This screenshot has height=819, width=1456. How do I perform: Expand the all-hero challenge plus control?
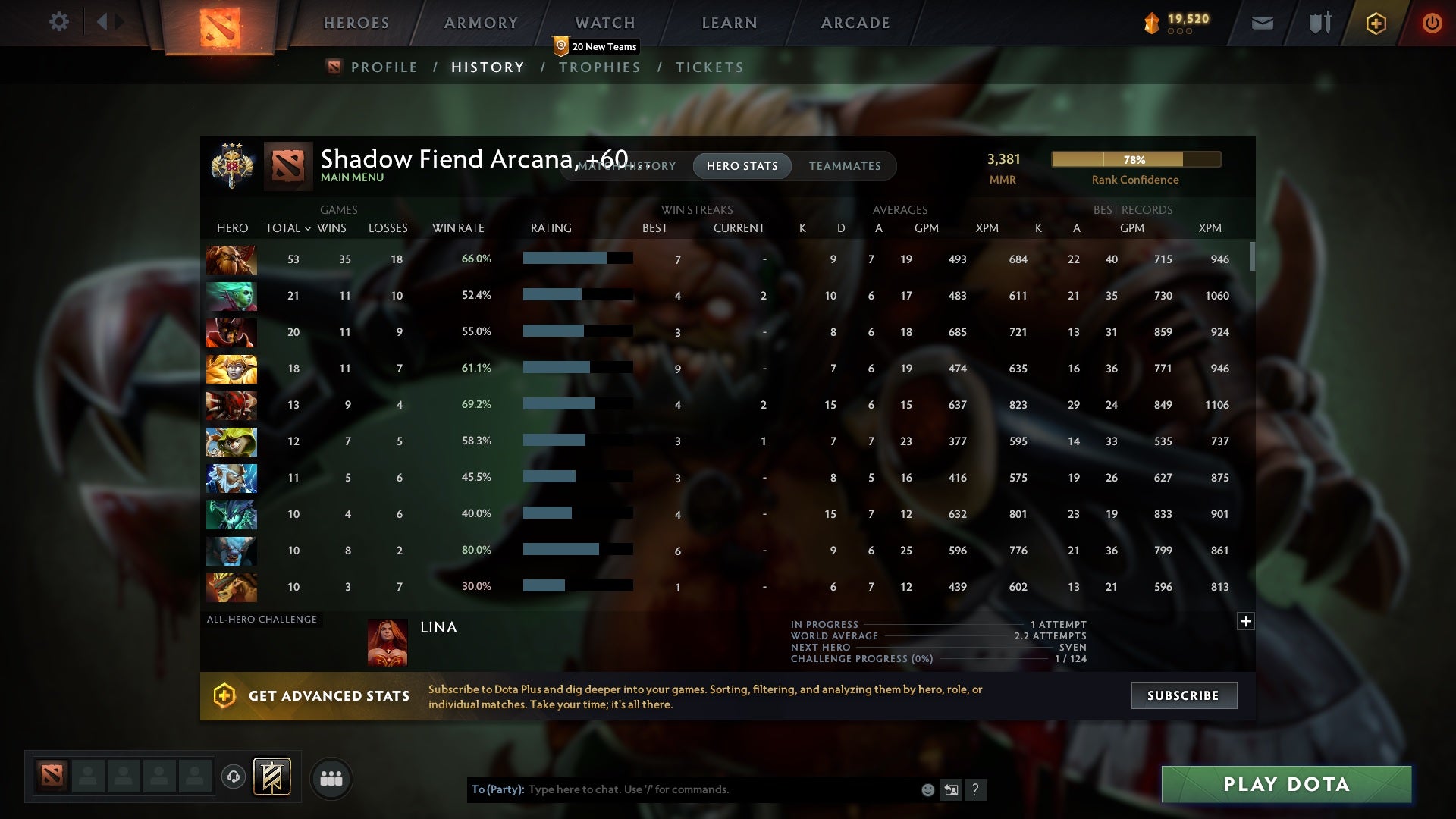point(1245,621)
